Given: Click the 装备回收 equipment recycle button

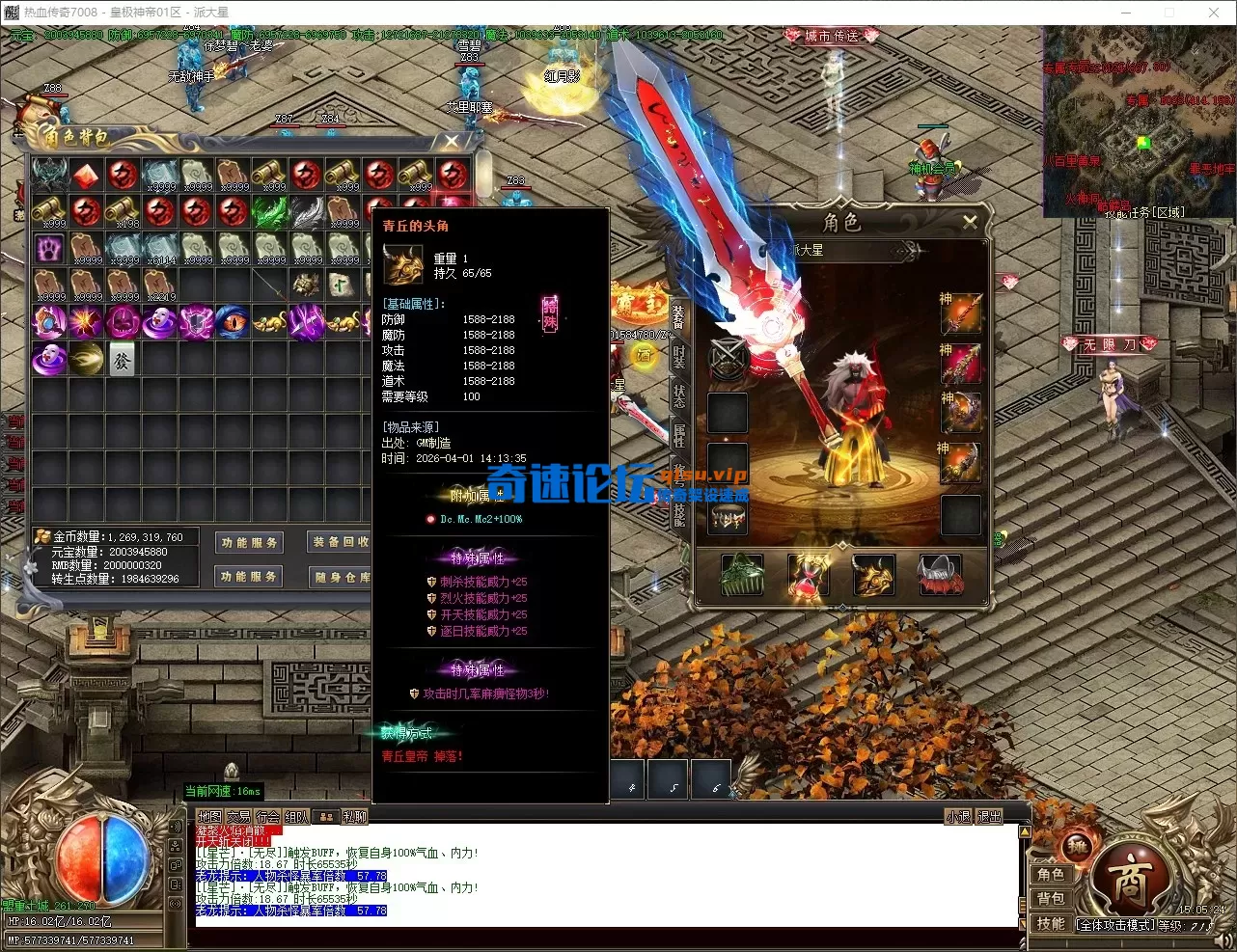Looking at the screenshot, I should click(x=340, y=542).
